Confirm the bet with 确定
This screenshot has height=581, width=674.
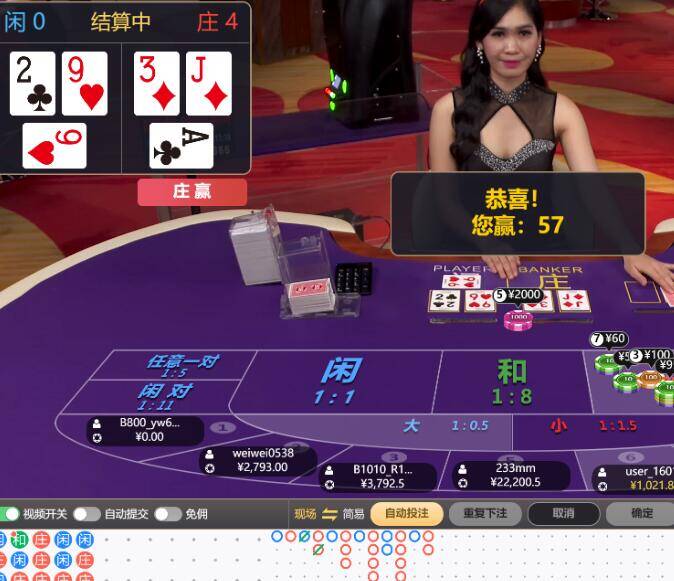pyautogui.click(x=641, y=514)
